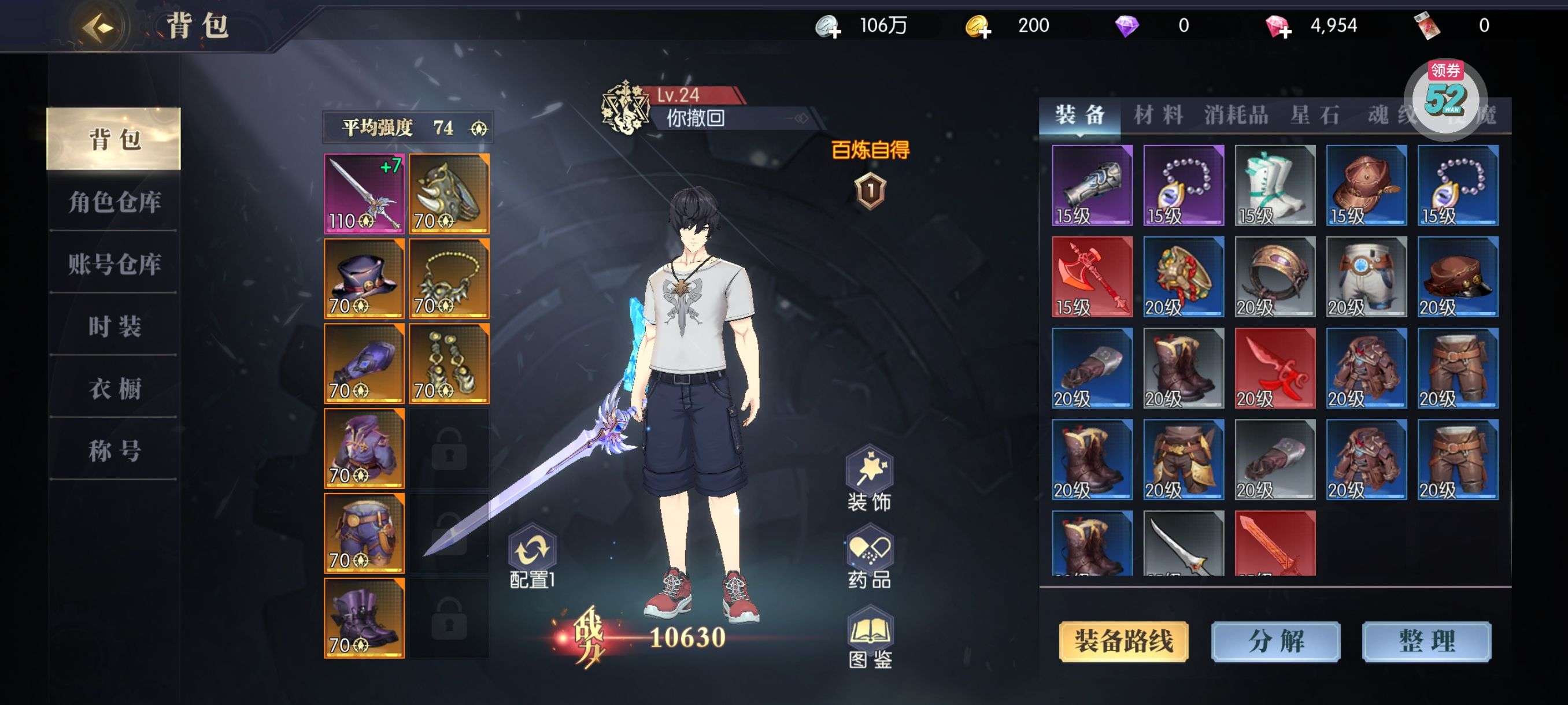Choose the 称号 title menu entry
1568x705 pixels.
coord(114,451)
